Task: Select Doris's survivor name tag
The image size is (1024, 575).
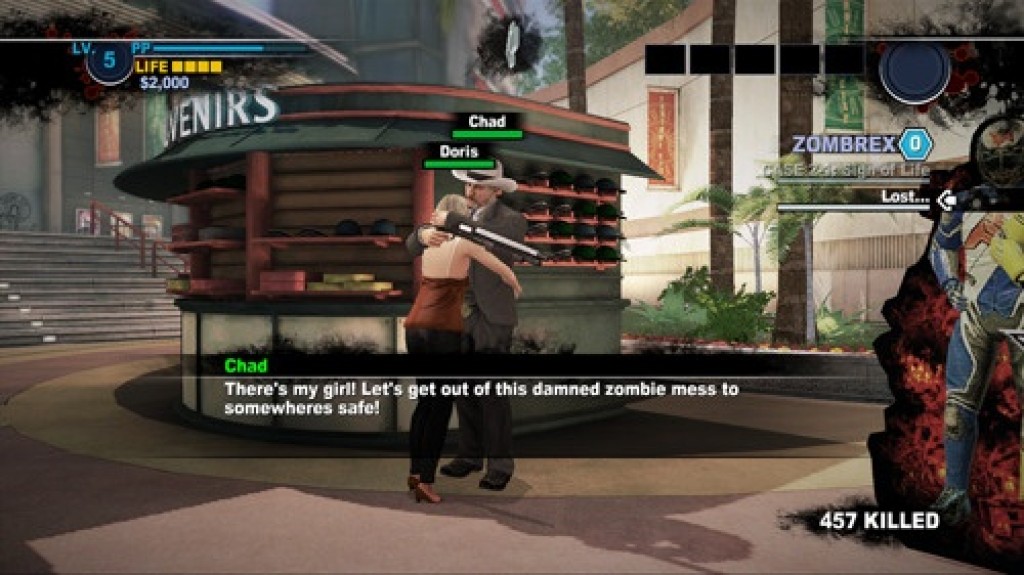Action: click(x=459, y=153)
